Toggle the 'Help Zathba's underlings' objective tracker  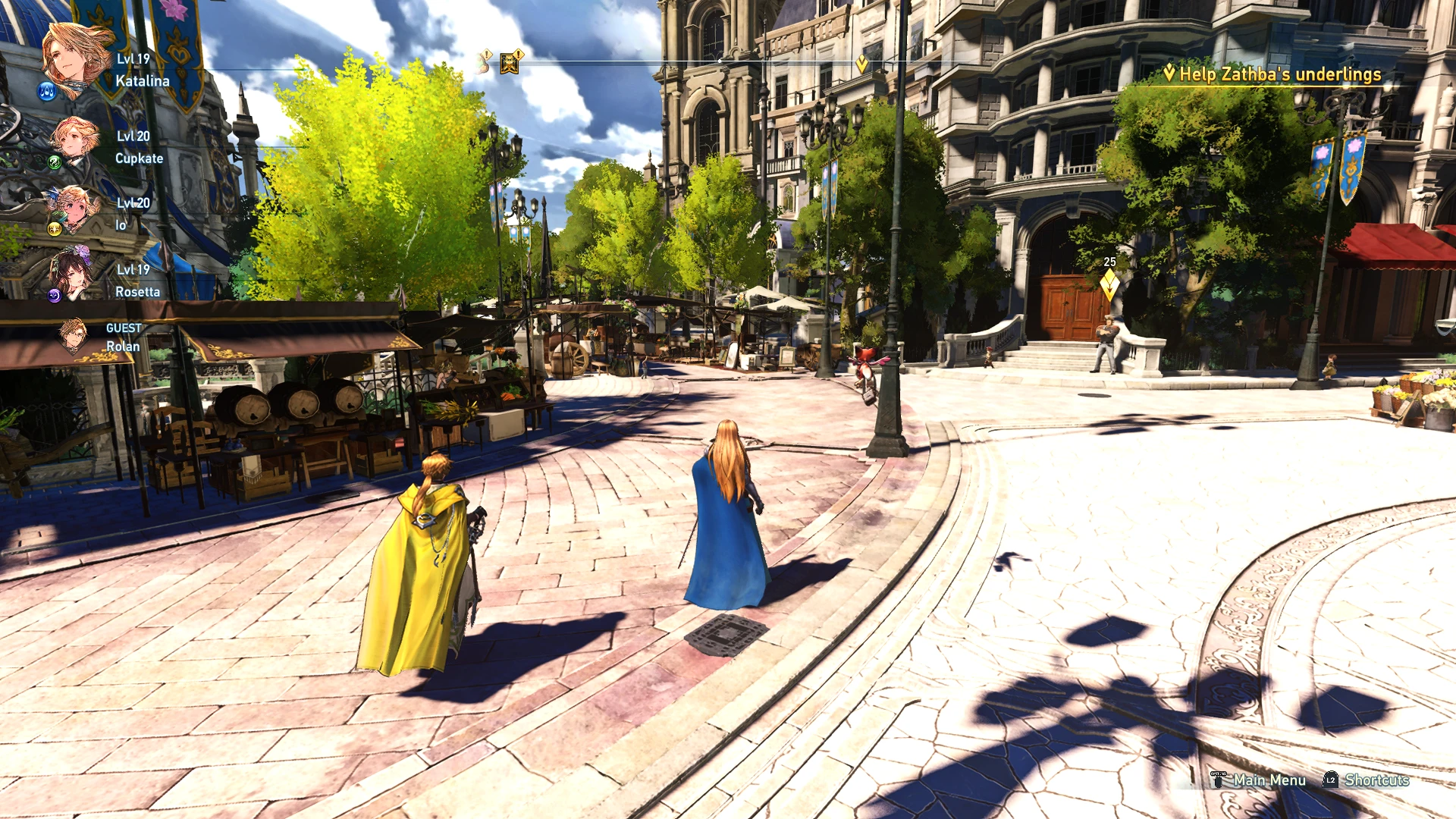click(1272, 76)
